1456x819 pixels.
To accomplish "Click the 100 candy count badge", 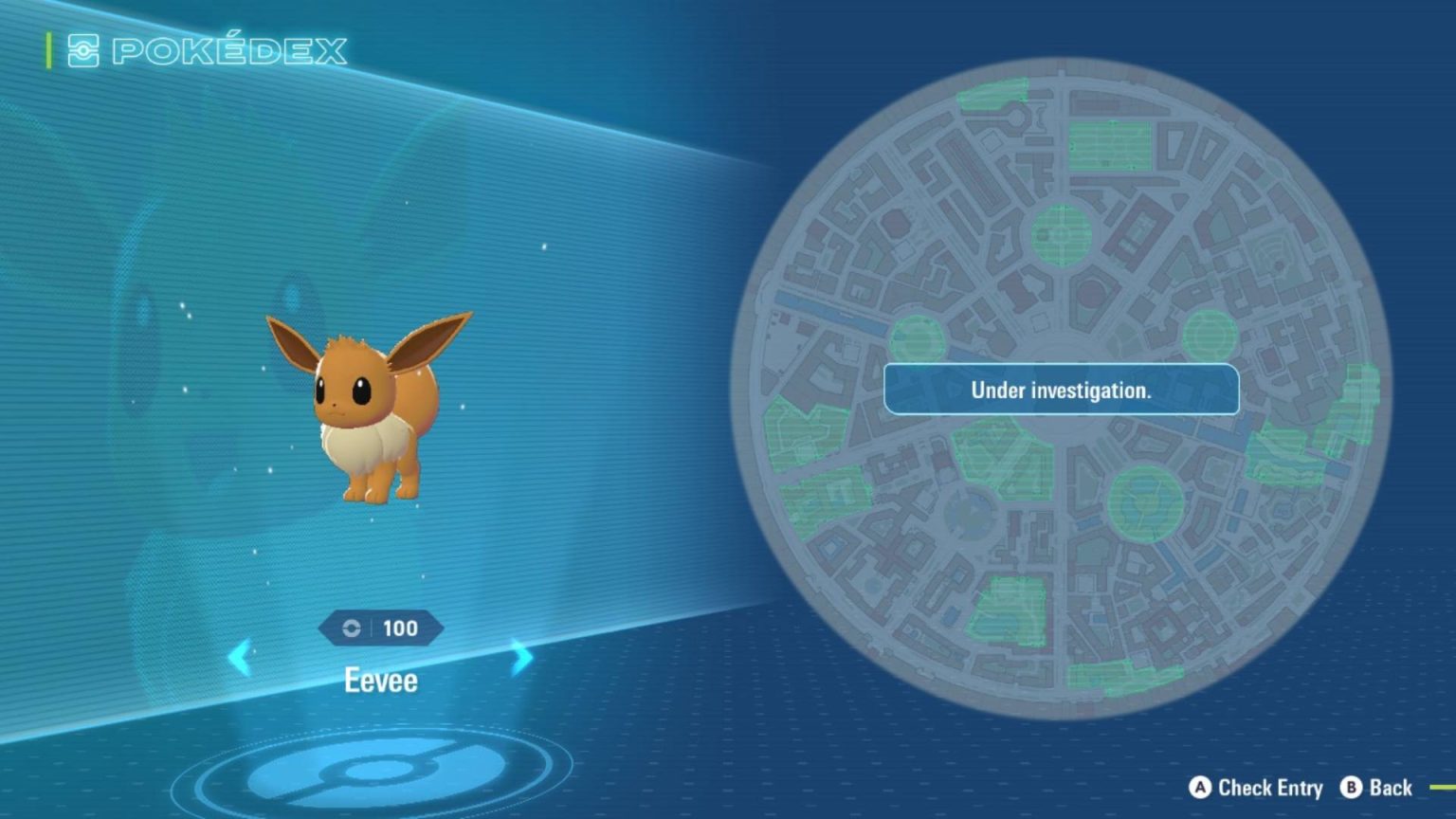I will [399, 628].
